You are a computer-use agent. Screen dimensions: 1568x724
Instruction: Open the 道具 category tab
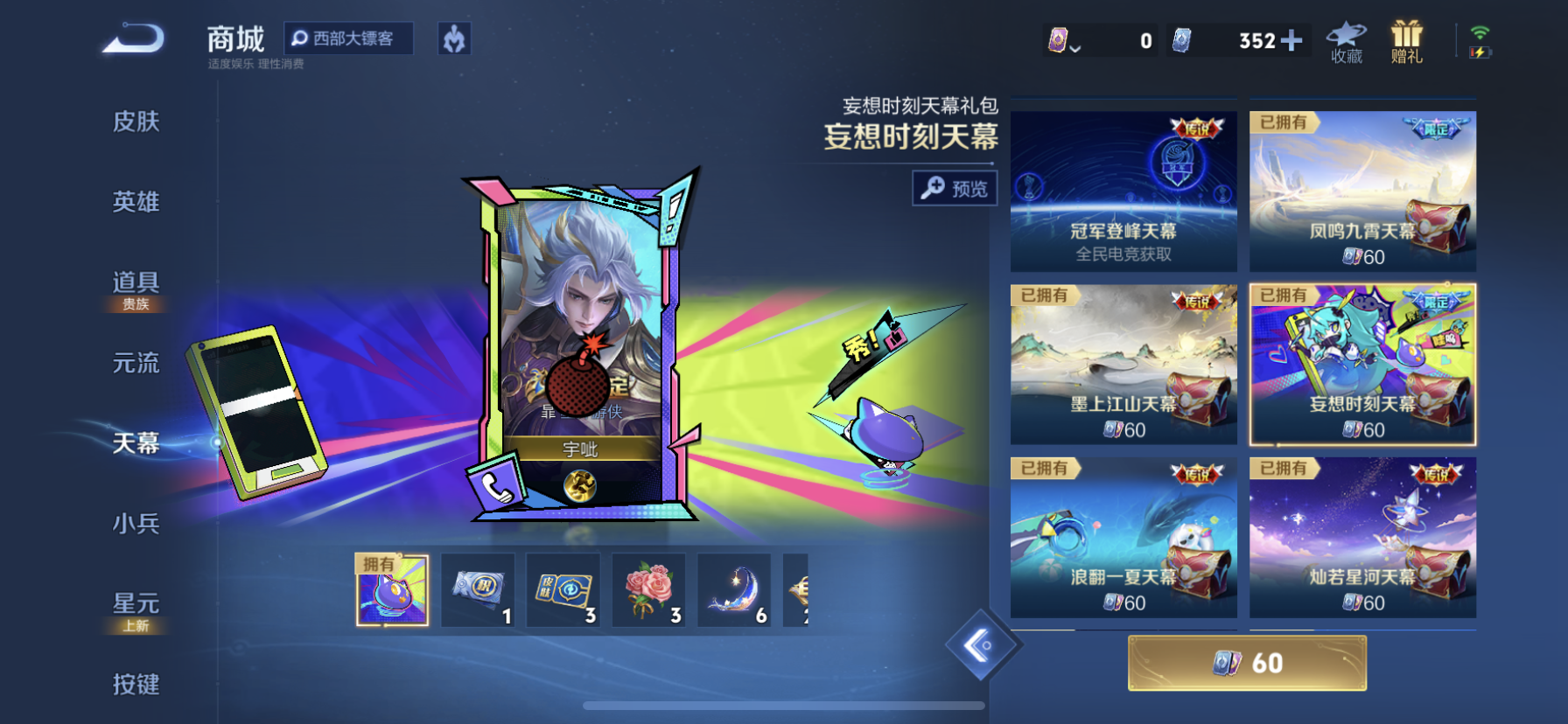[x=136, y=283]
